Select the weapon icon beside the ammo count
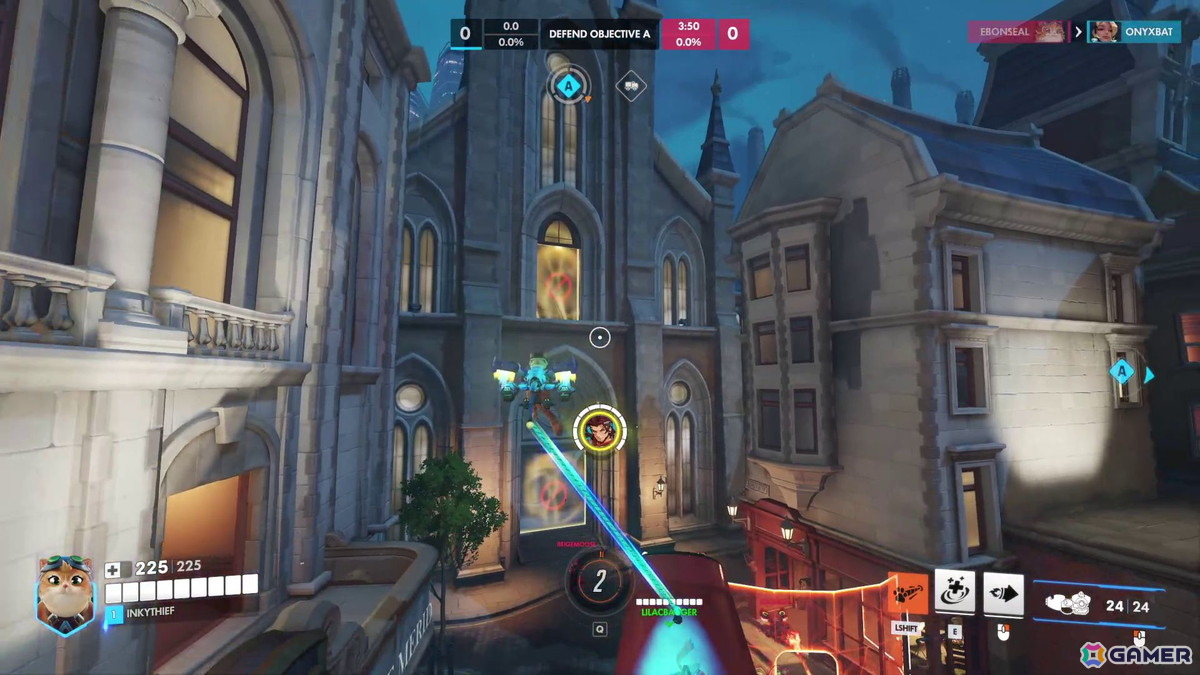Image resolution: width=1200 pixels, height=675 pixels. click(x=1067, y=603)
